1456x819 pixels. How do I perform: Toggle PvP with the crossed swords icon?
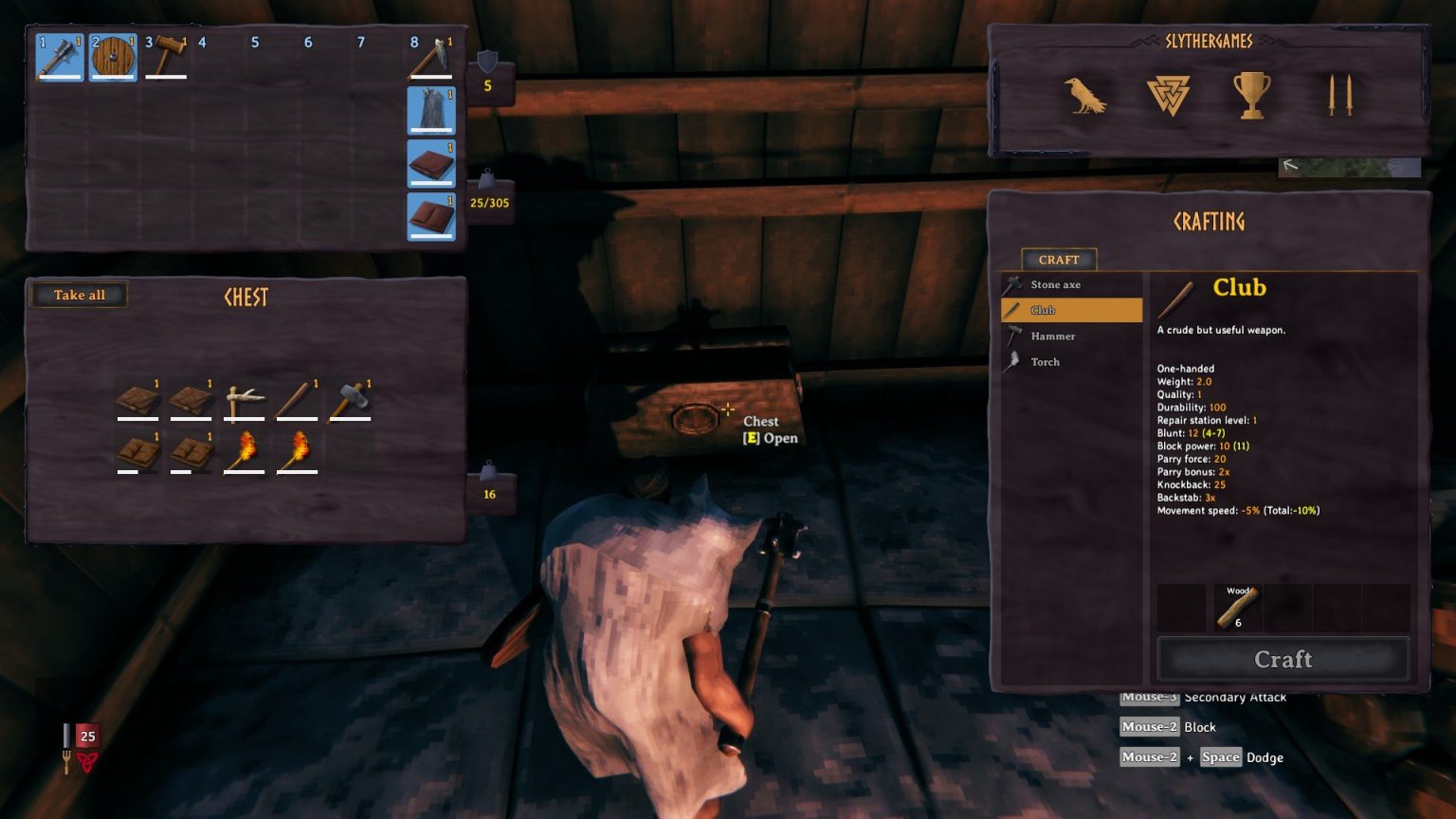pyautogui.click(x=1340, y=96)
